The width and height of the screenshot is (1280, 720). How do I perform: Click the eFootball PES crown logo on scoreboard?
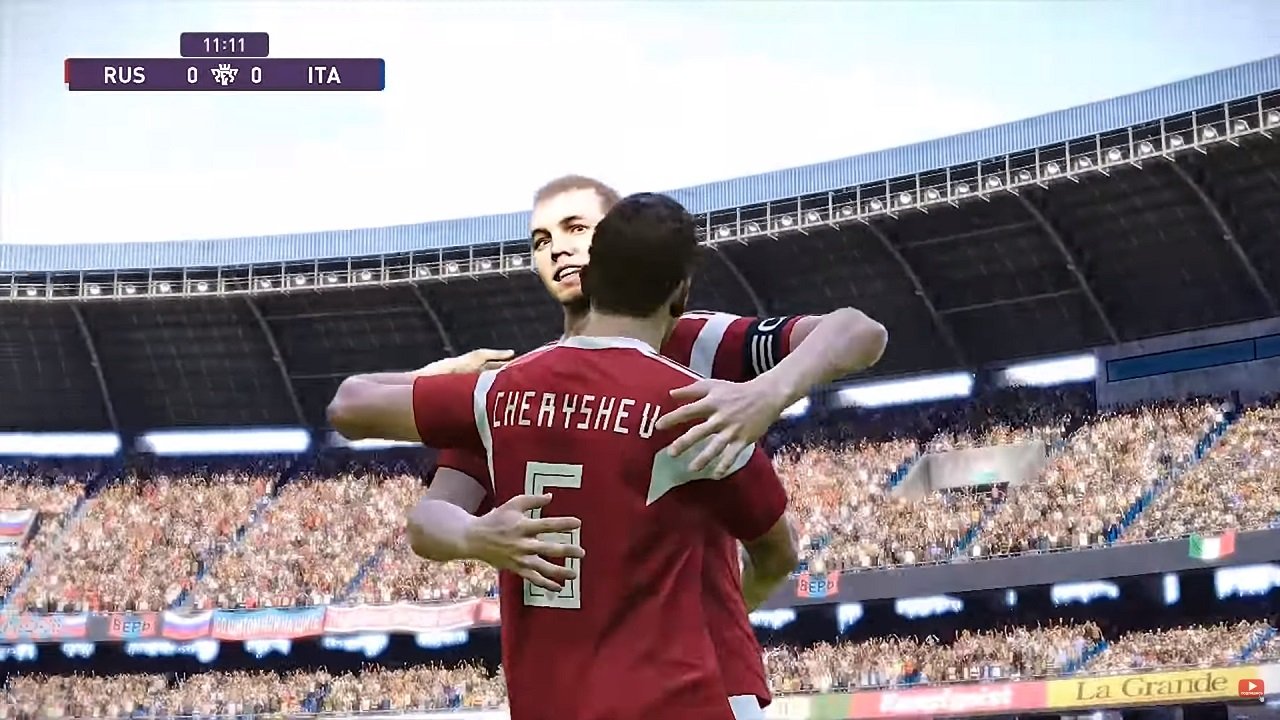tap(222, 75)
